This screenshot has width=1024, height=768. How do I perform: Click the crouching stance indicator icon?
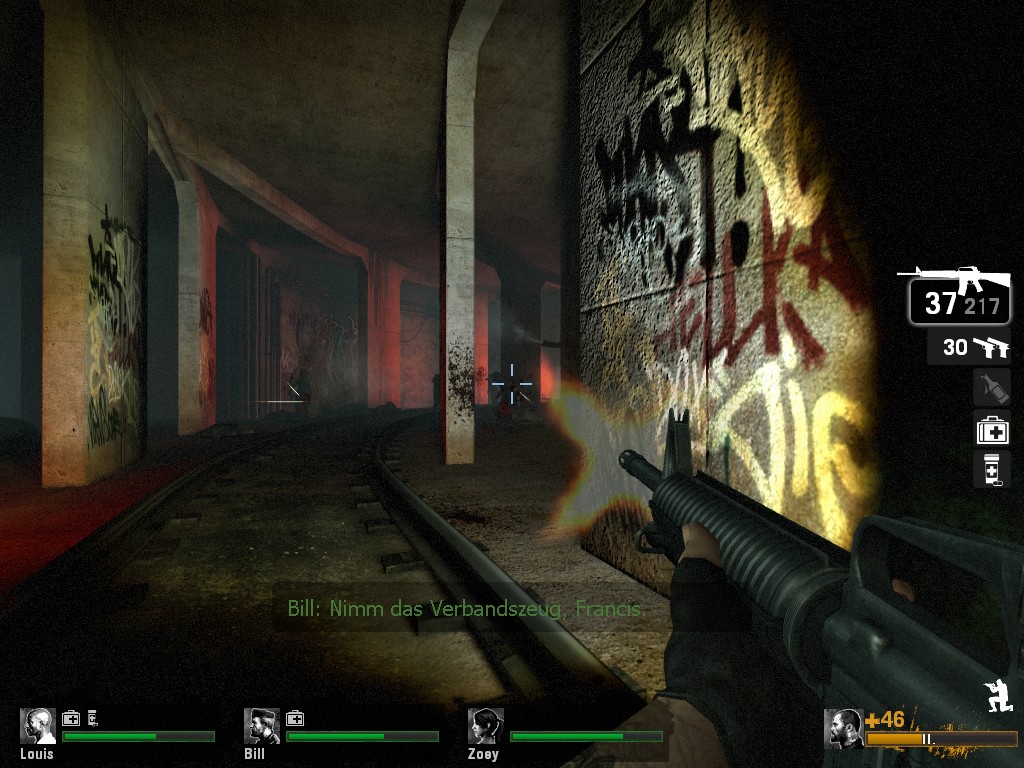tap(998, 695)
